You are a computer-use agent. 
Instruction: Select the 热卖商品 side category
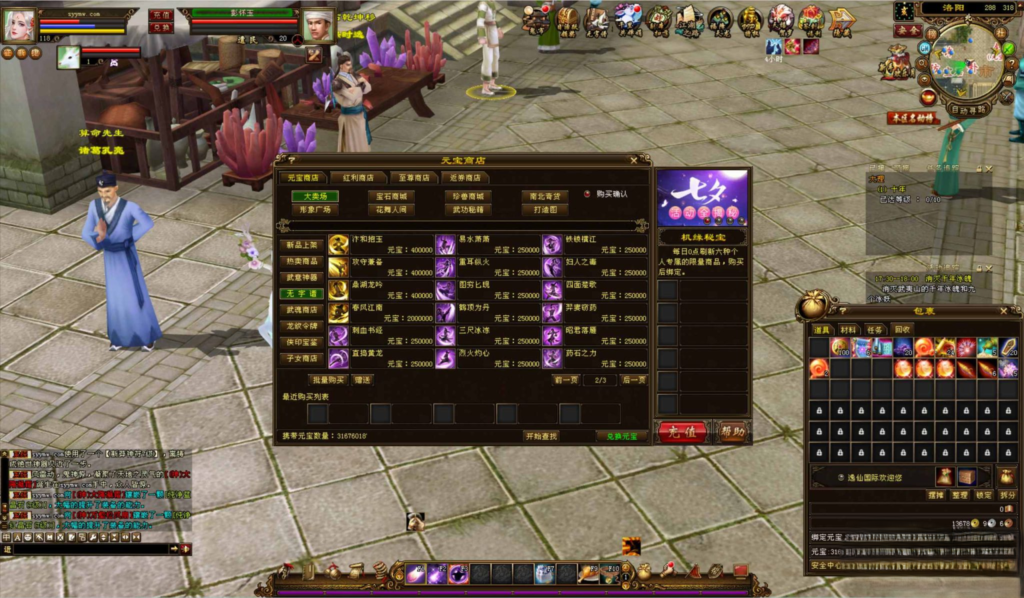(301, 260)
